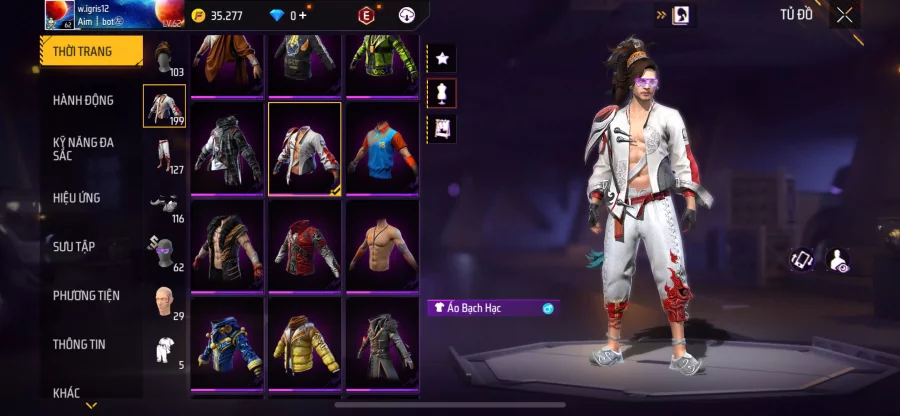Select the bald head subcategory with 29 items
900x416 pixels.
pyautogui.click(x=165, y=300)
